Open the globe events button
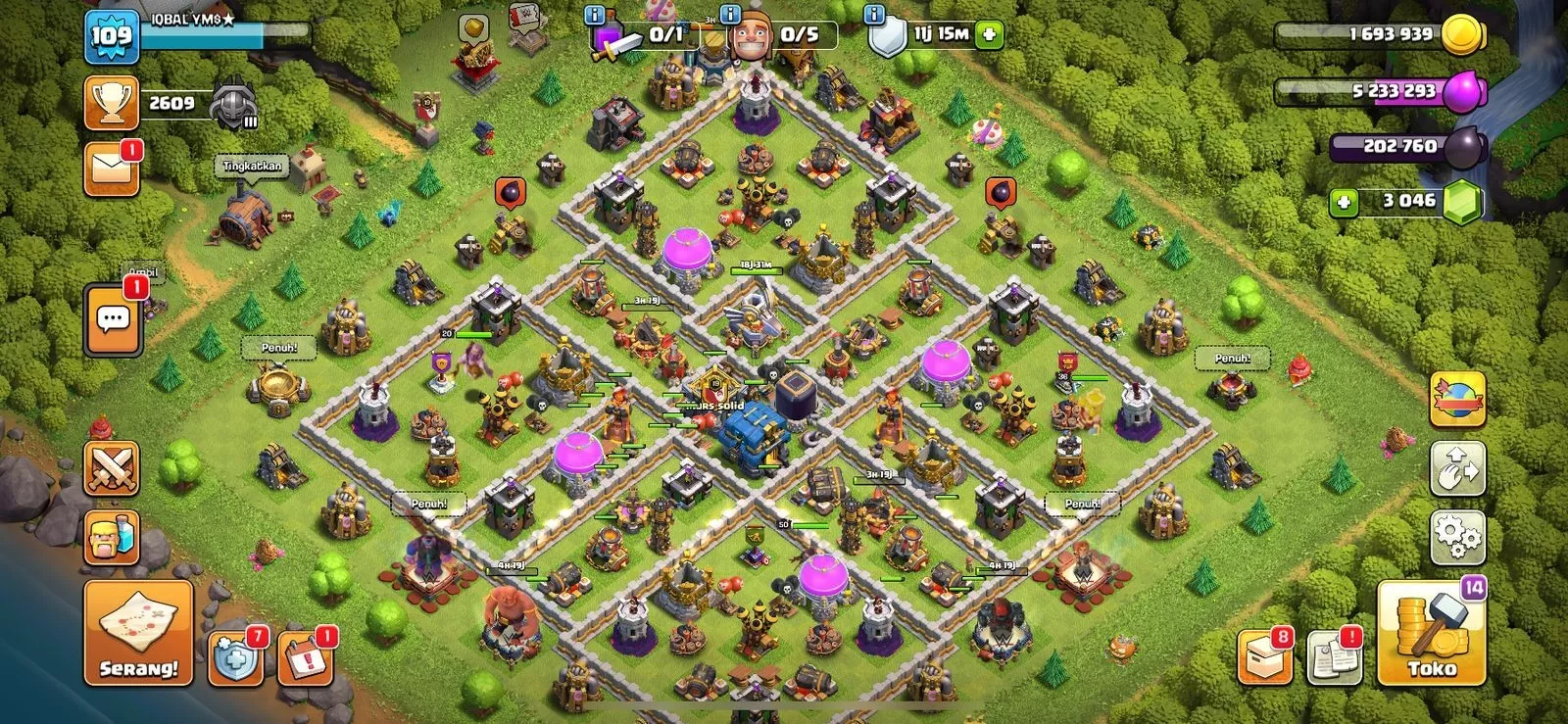 pyautogui.click(x=1457, y=399)
